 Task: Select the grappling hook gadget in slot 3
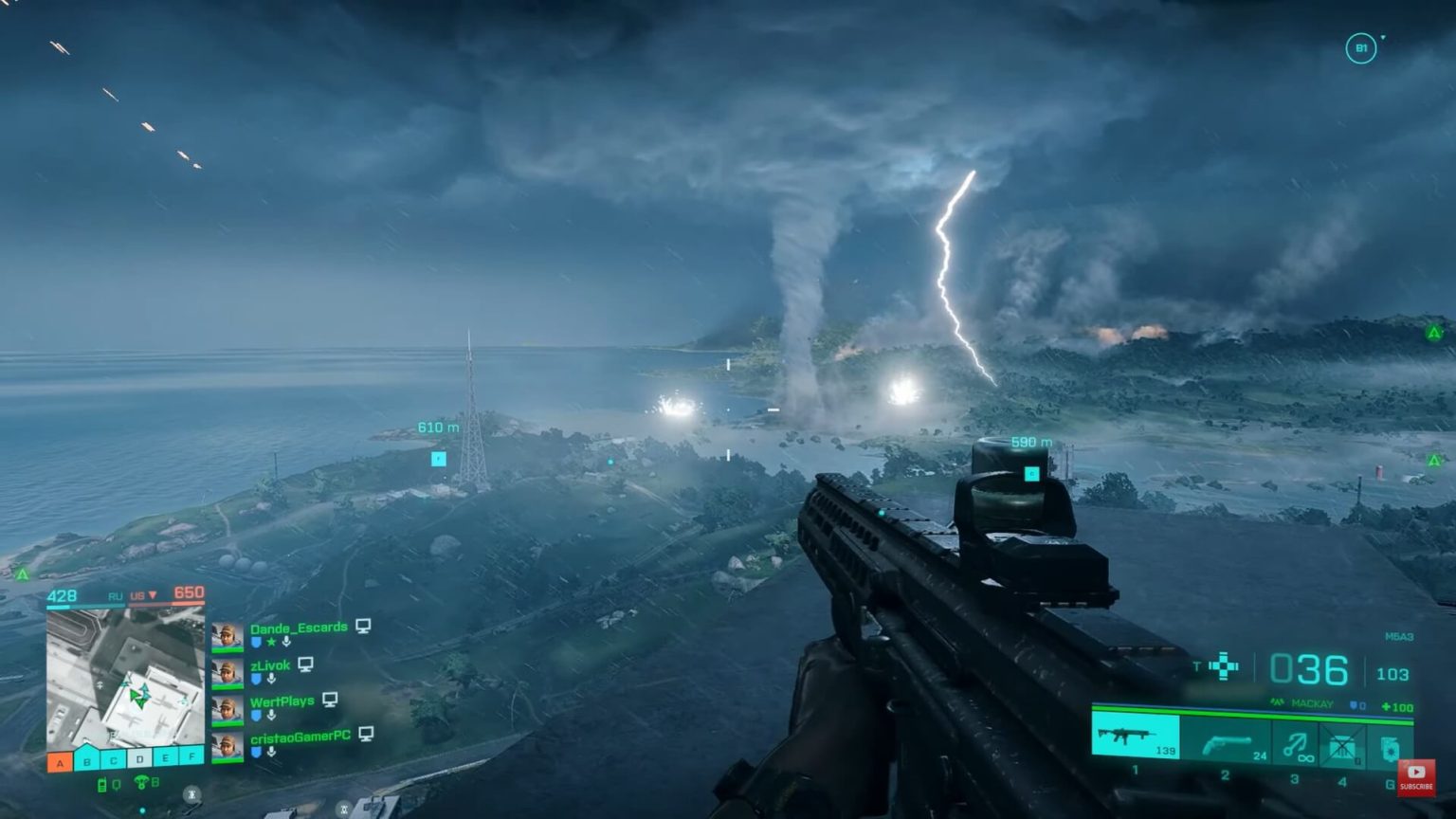(1295, 744)
